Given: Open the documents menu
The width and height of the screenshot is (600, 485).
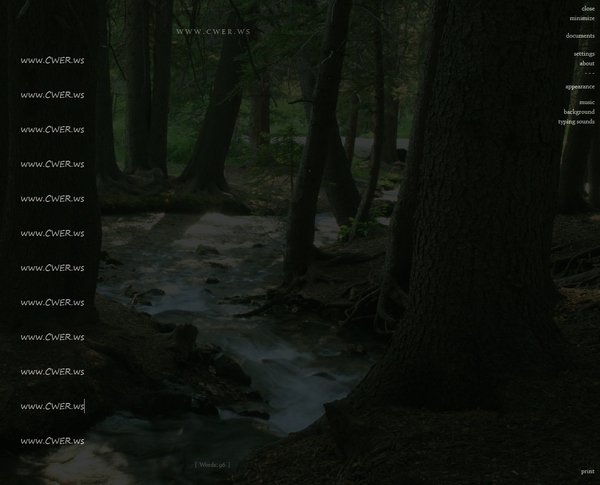Looking at the screenshot, I should pyautogui.click(x=580, y=36).
